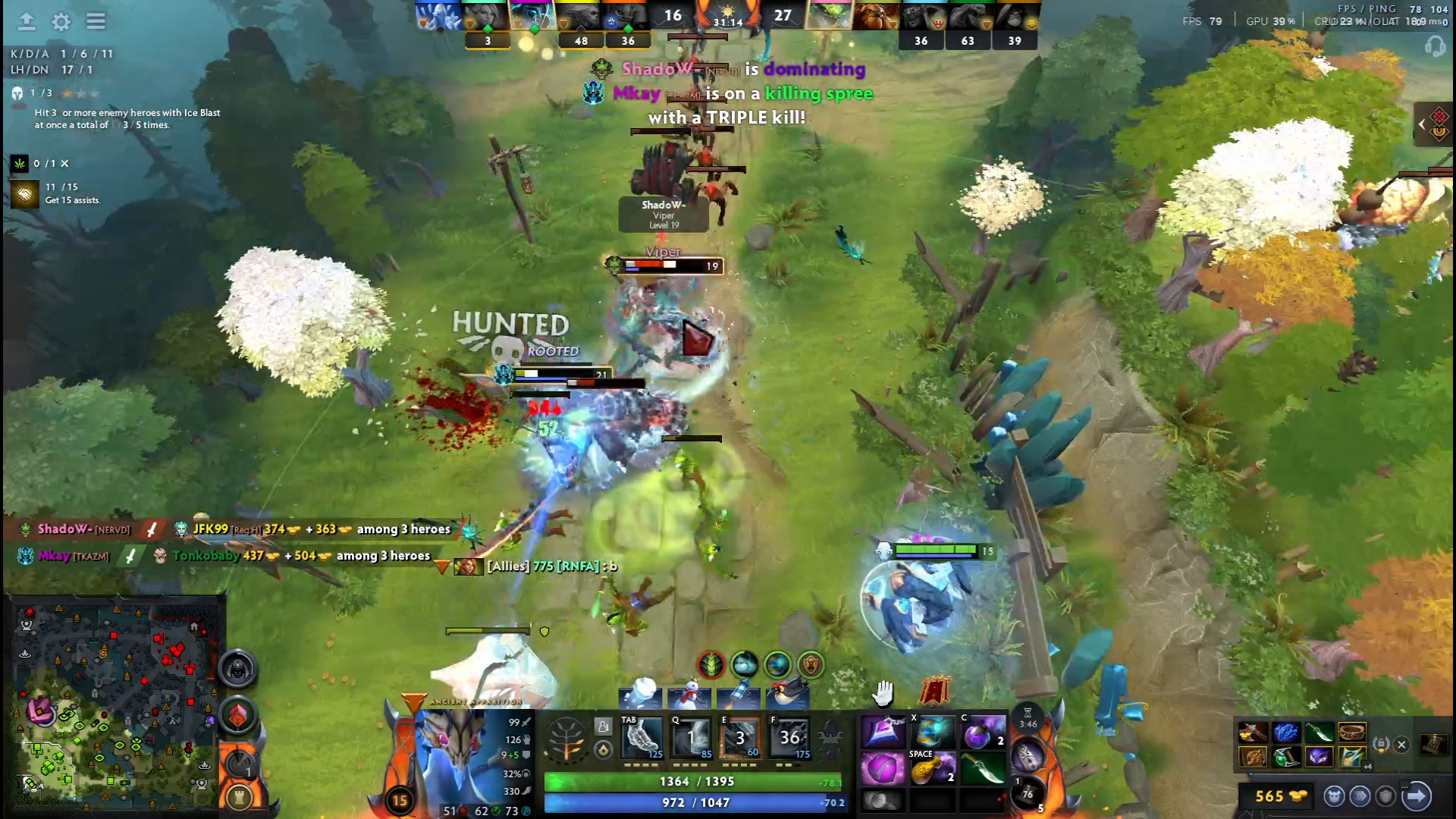This screenshot has width=1456, height=819.
Task: Cast the F ultimate ability
Action: click(790, 737)
